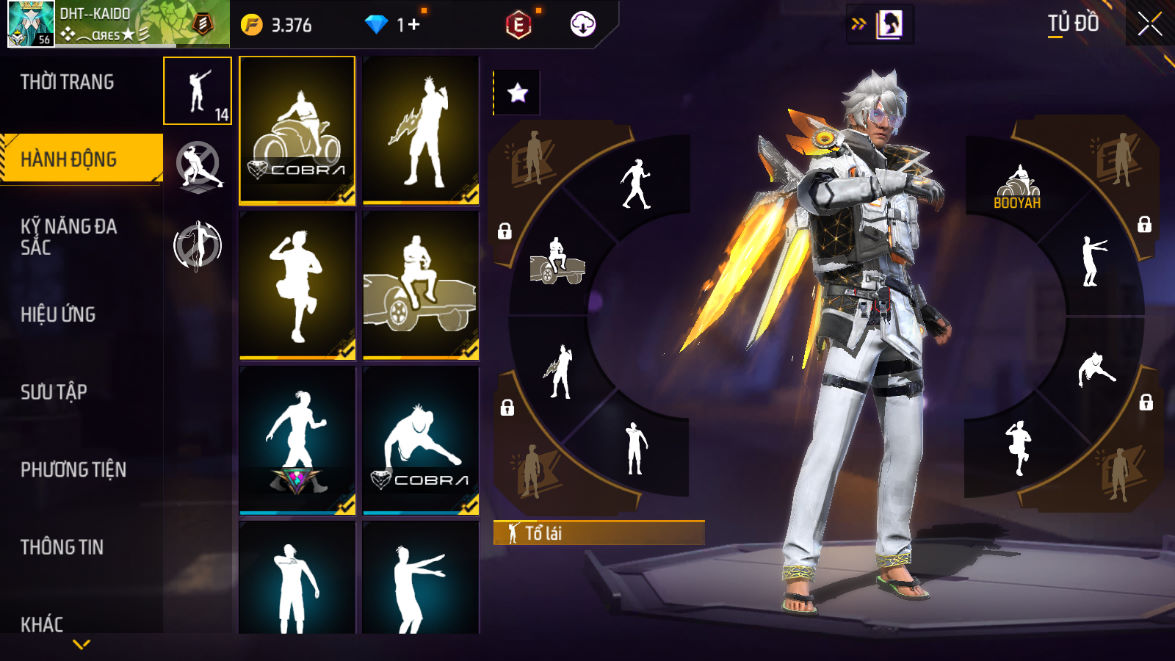Open the Thời Trang category

coord(67,82)
